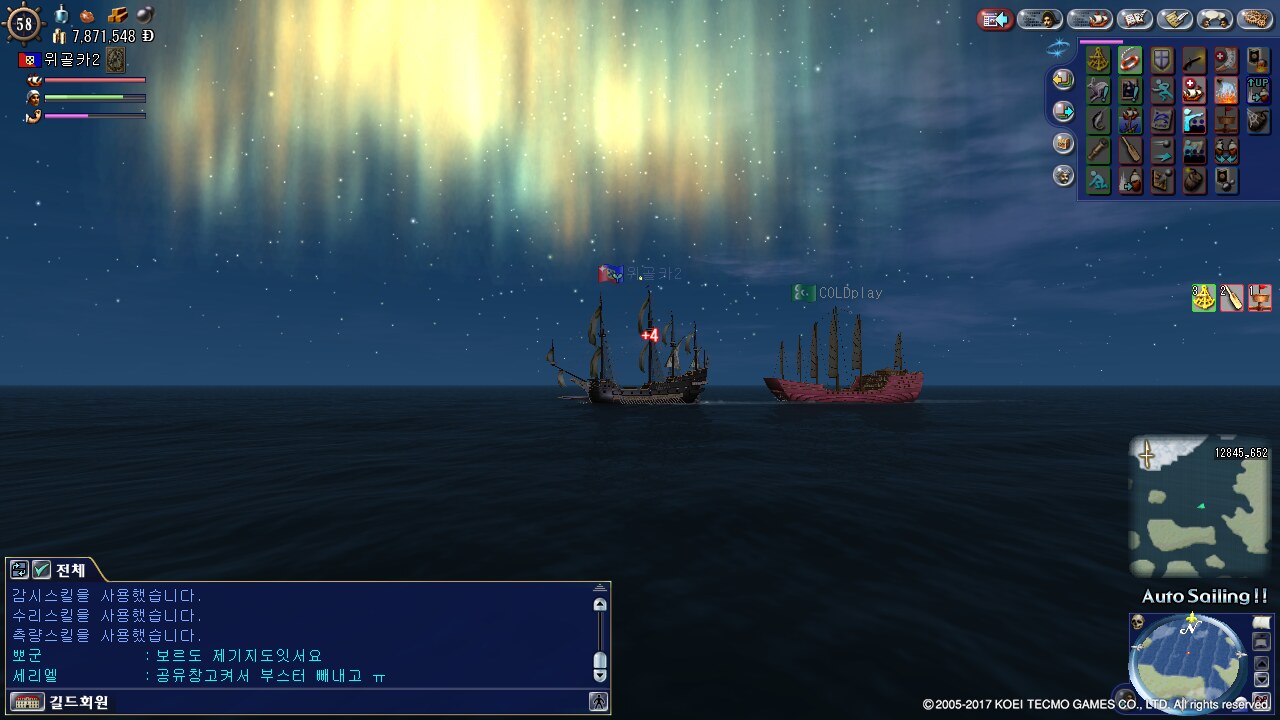This screenshot has width=1280, height=720.
Task: Use the ship repair skill with red cross
Action: 1194,91
